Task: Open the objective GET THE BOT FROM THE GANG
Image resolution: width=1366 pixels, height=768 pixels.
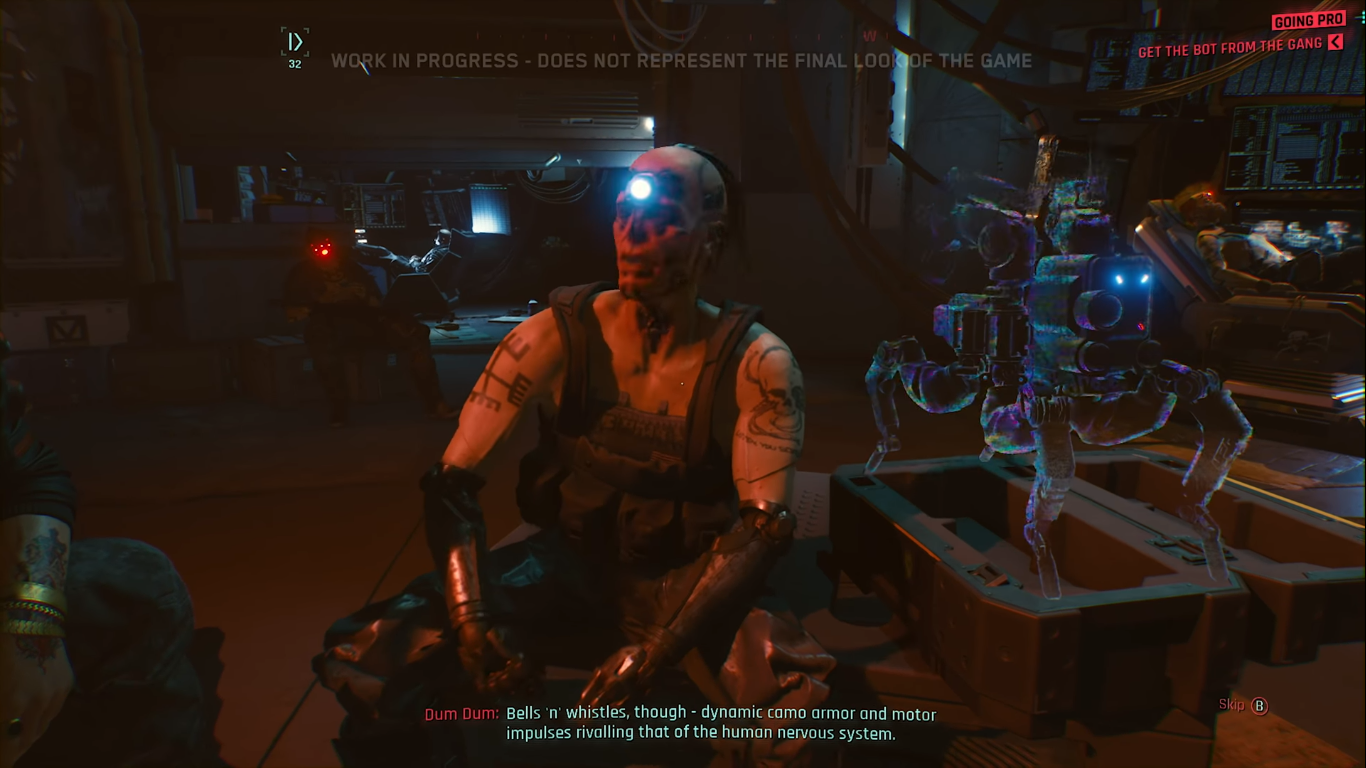Action: click(x=1232, y=45)
